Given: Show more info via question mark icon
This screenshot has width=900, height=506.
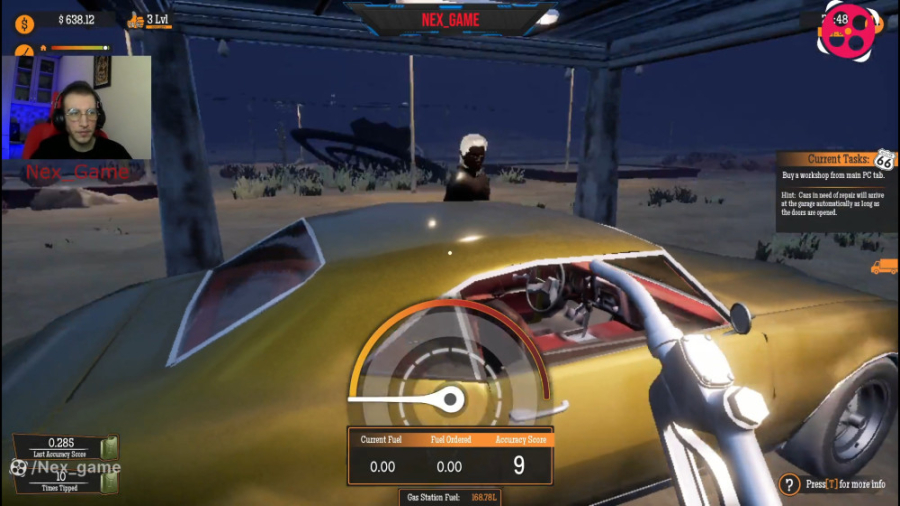Looking at the screenshot, I should pos(789,485).
